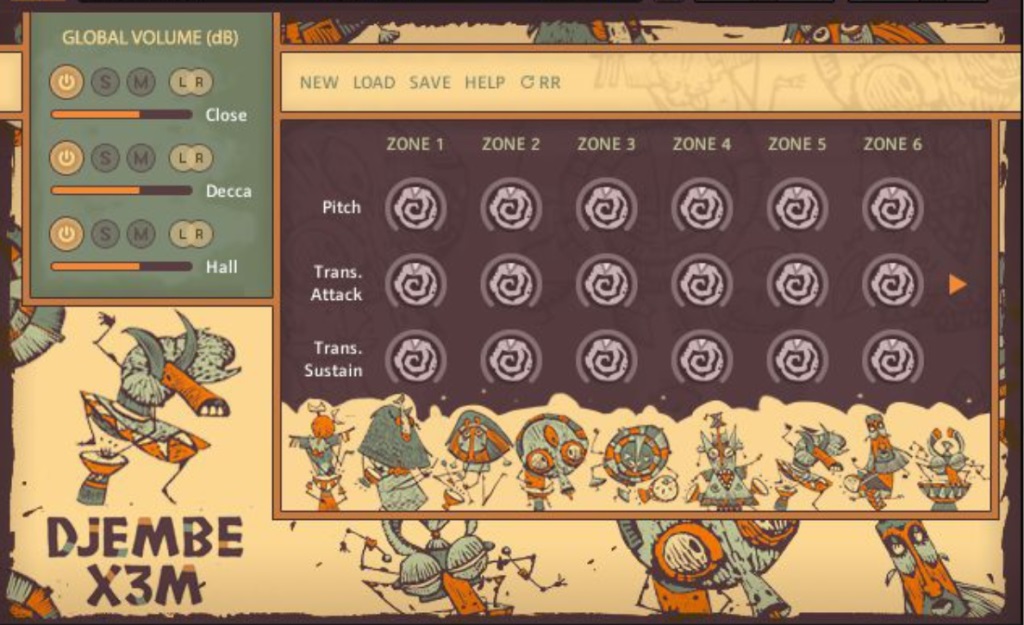
Task: Select the Zone 1 Pitch knob
Action: pyautogui.click(x=415, y=208)
